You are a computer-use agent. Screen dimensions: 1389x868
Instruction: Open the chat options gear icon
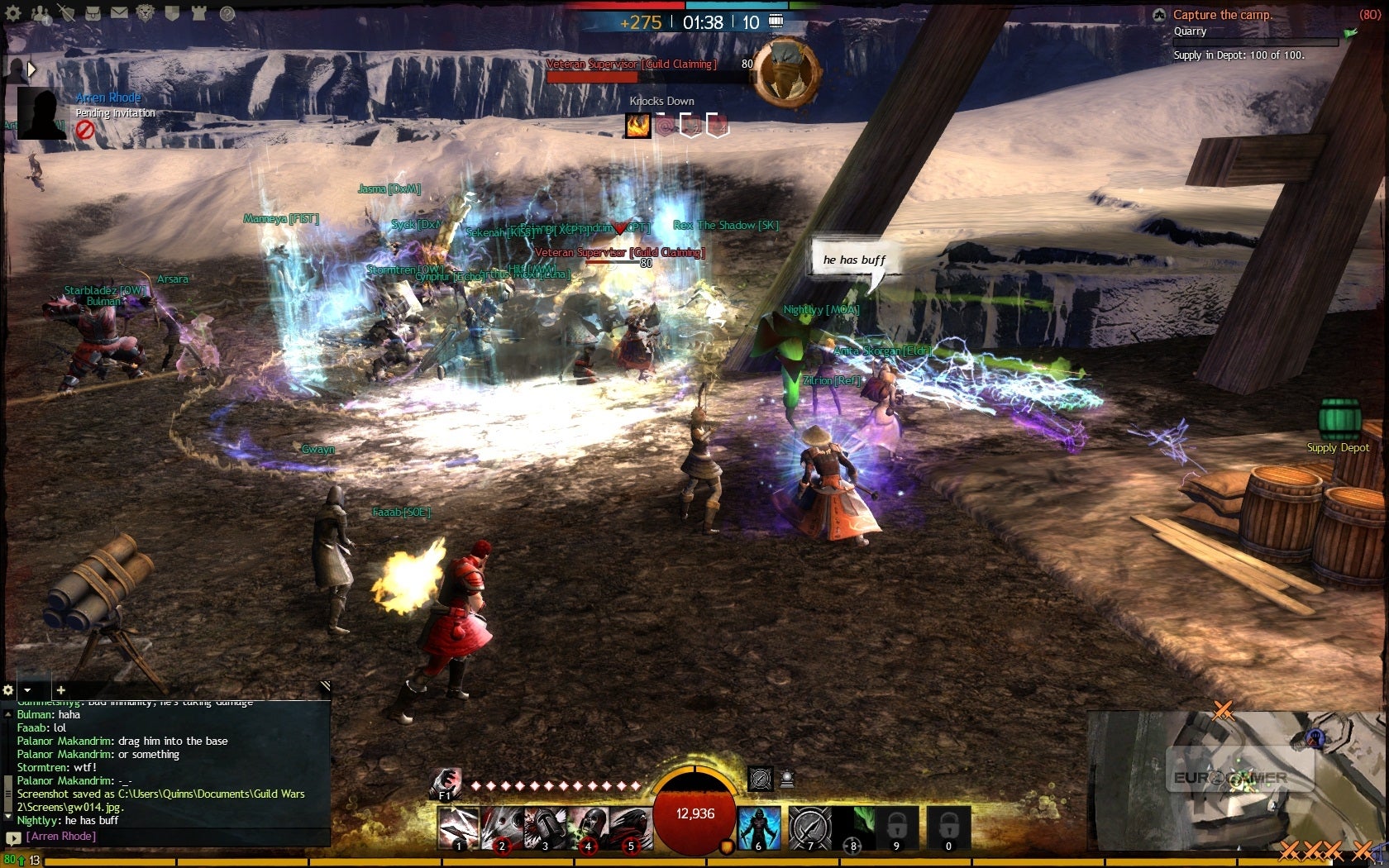(8, 689)
